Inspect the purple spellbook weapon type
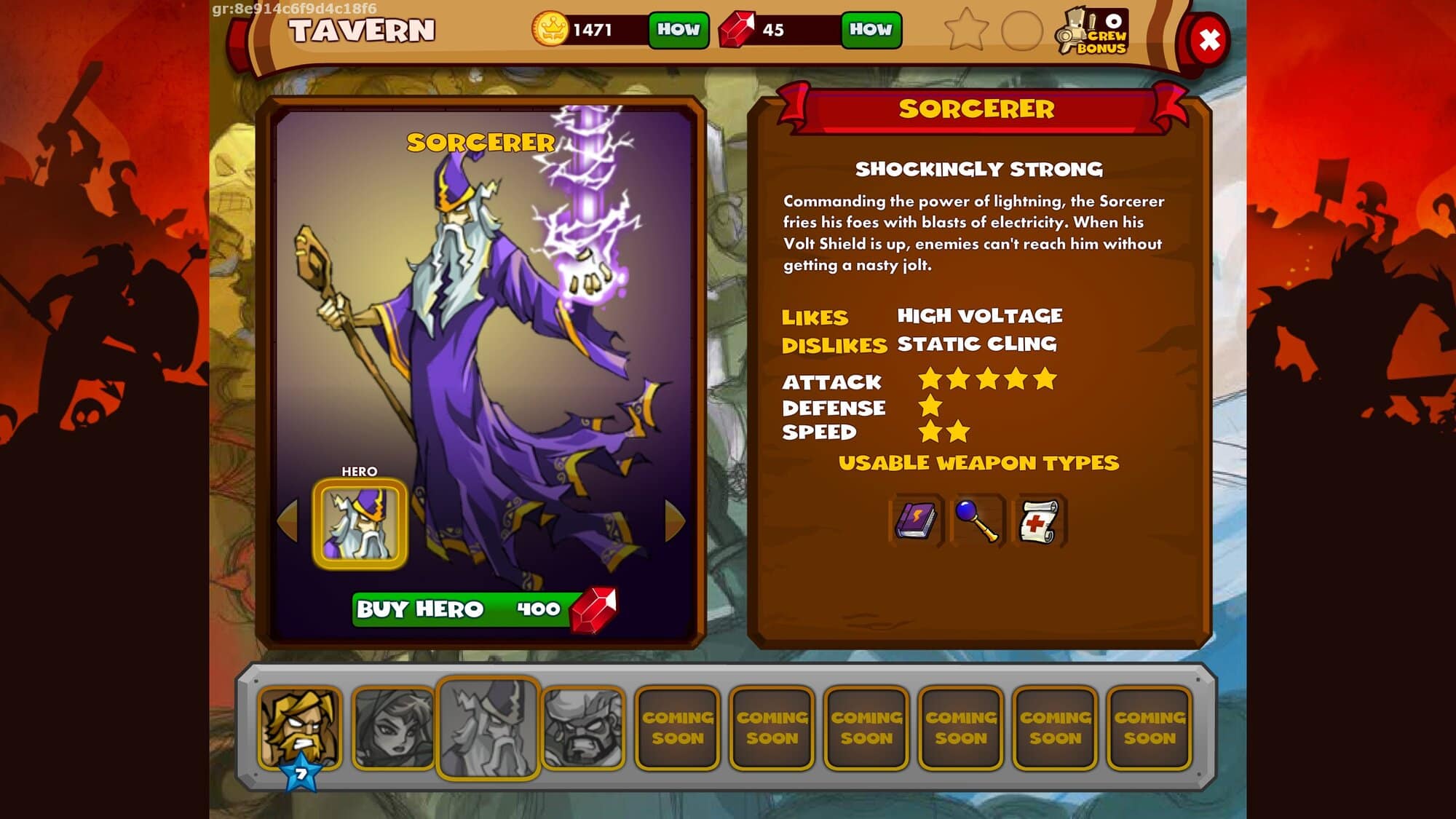 (x=916, y=521)
